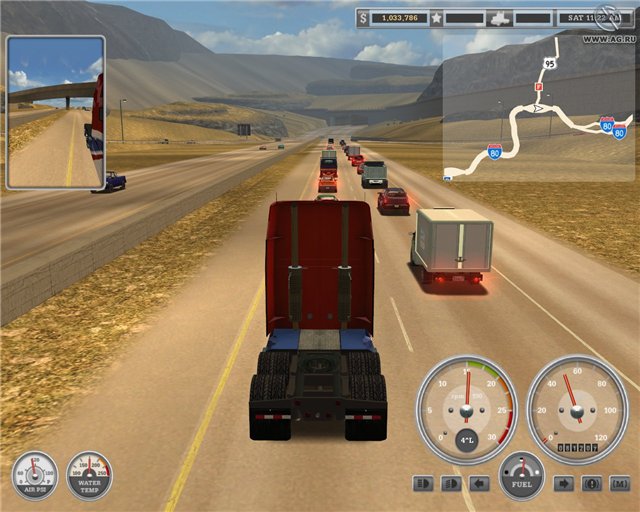Activate the left turn signal arrow
Image resolution: width=640 pixels, height=512 pixels.
[x=480, y=484]
